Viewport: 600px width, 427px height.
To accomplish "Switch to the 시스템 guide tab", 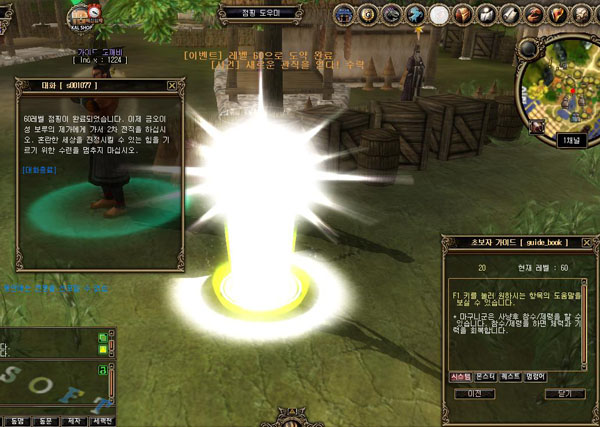I will click(x=460, y=376).
